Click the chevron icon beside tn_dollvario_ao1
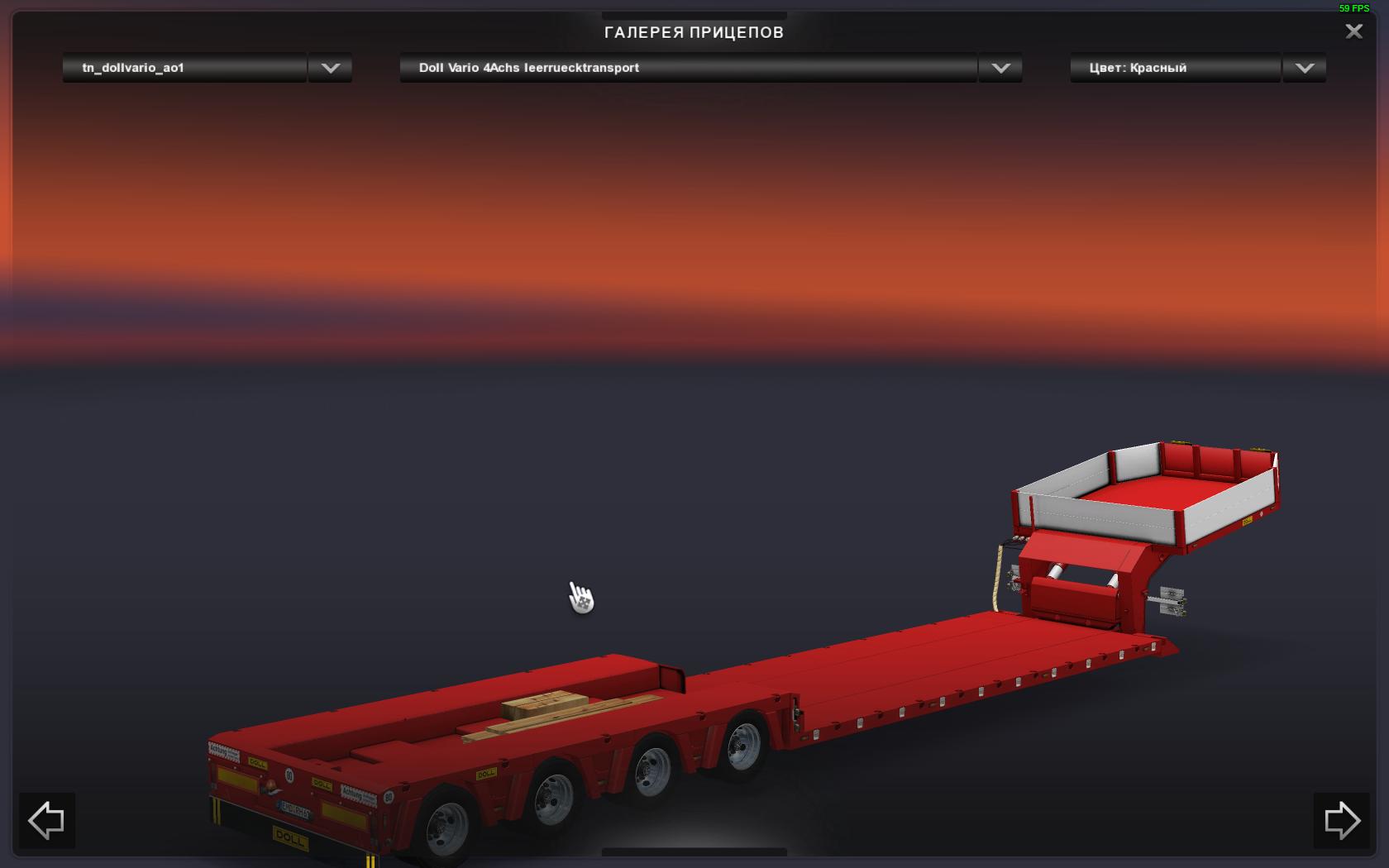Screen dimensions: 1389x868 pyautogui.click(x=329, y=68)
